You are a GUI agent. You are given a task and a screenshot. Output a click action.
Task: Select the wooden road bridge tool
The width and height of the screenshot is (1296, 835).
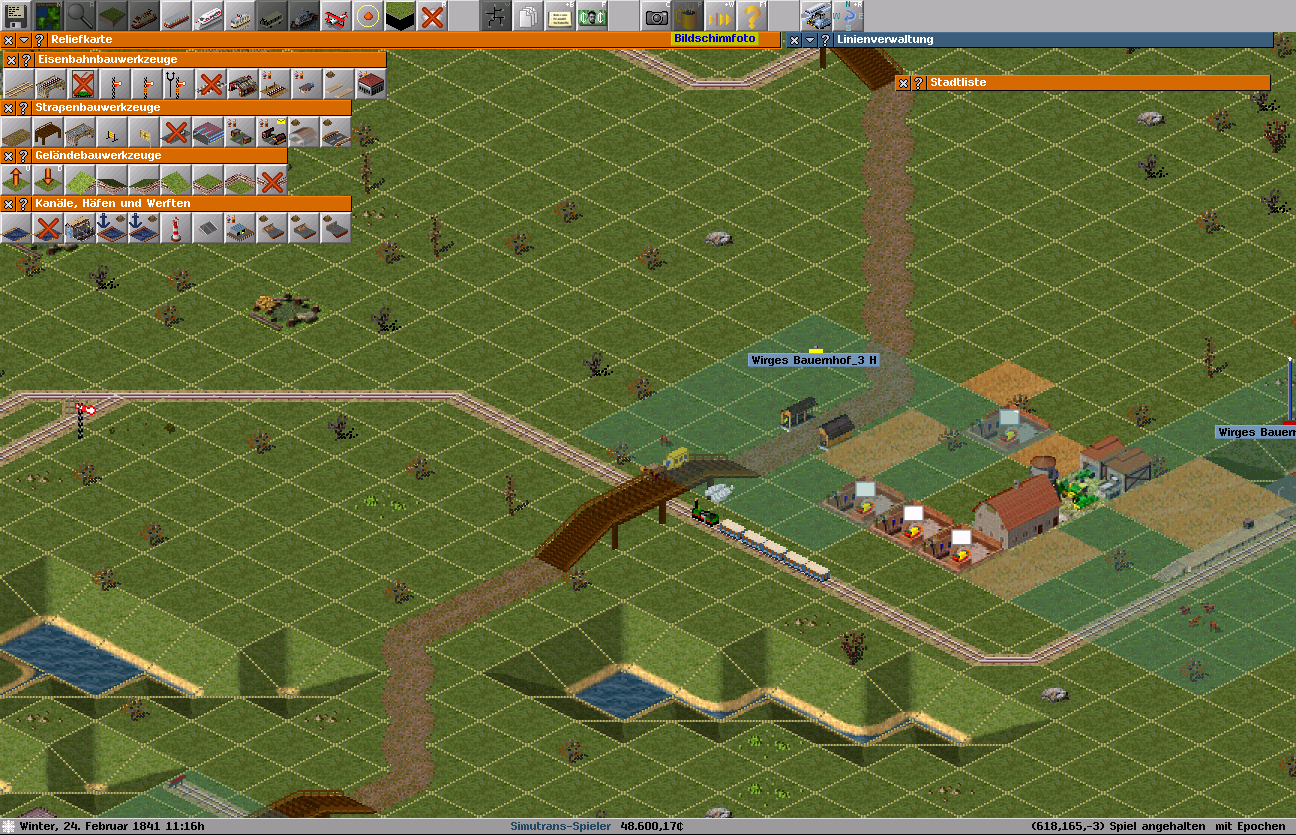tap(48, 132)
